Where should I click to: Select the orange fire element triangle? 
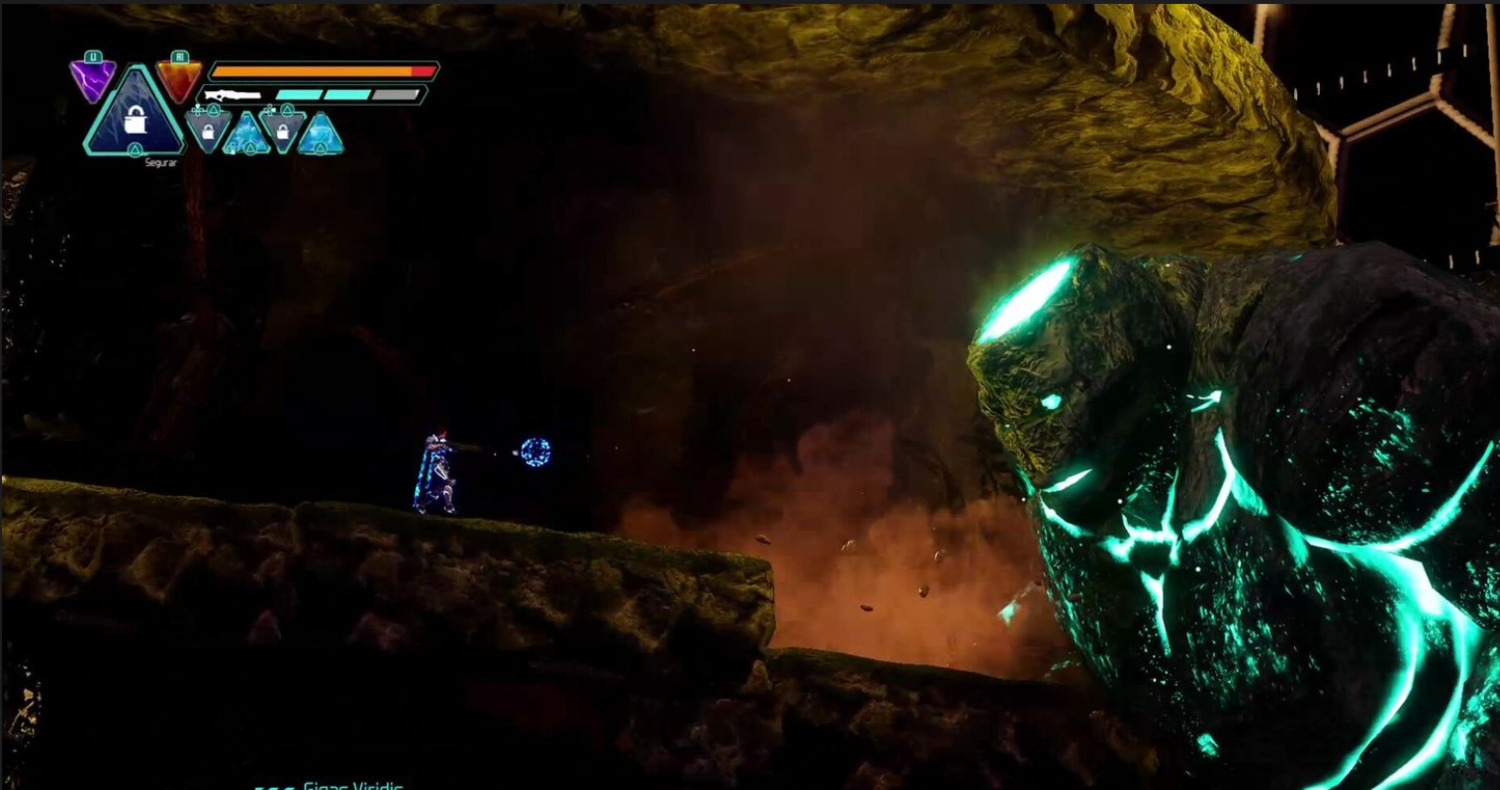(178, 78)
